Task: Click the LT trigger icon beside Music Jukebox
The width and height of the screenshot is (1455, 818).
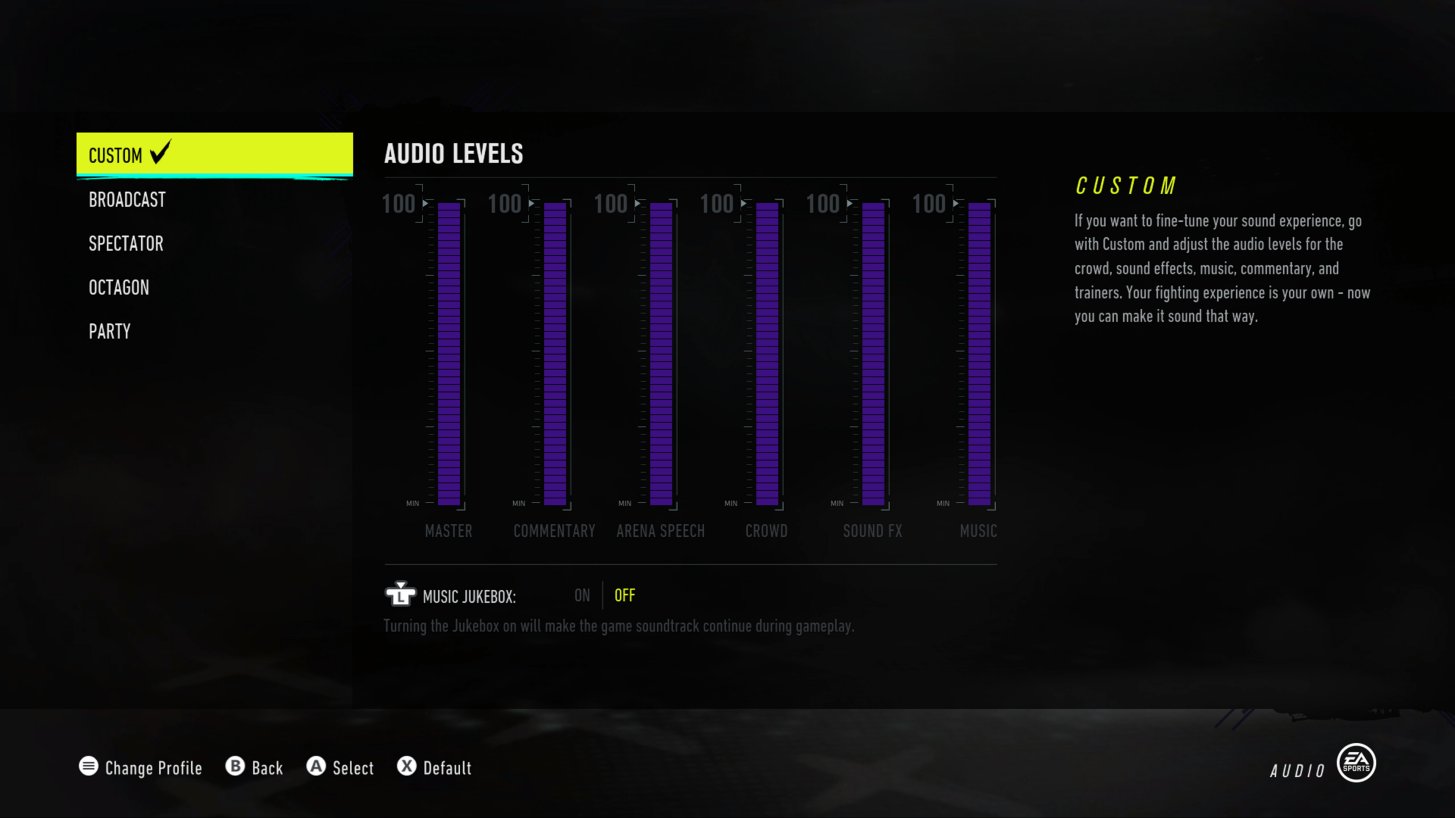Action: click(400, 593)
